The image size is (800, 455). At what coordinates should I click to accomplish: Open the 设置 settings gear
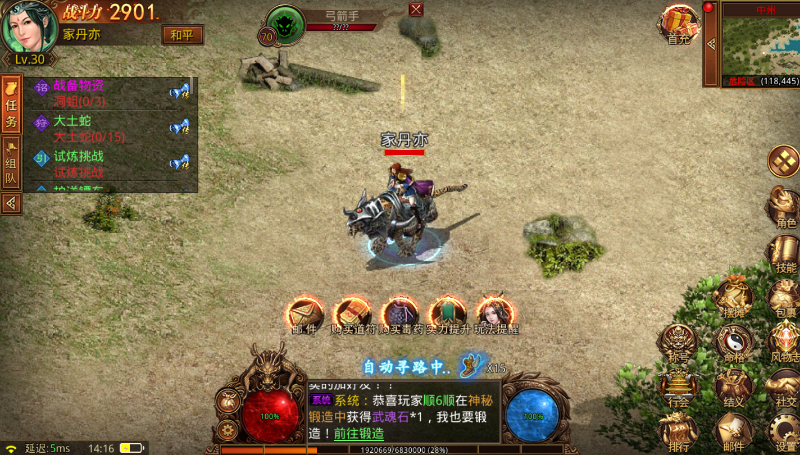coord(786,432)
